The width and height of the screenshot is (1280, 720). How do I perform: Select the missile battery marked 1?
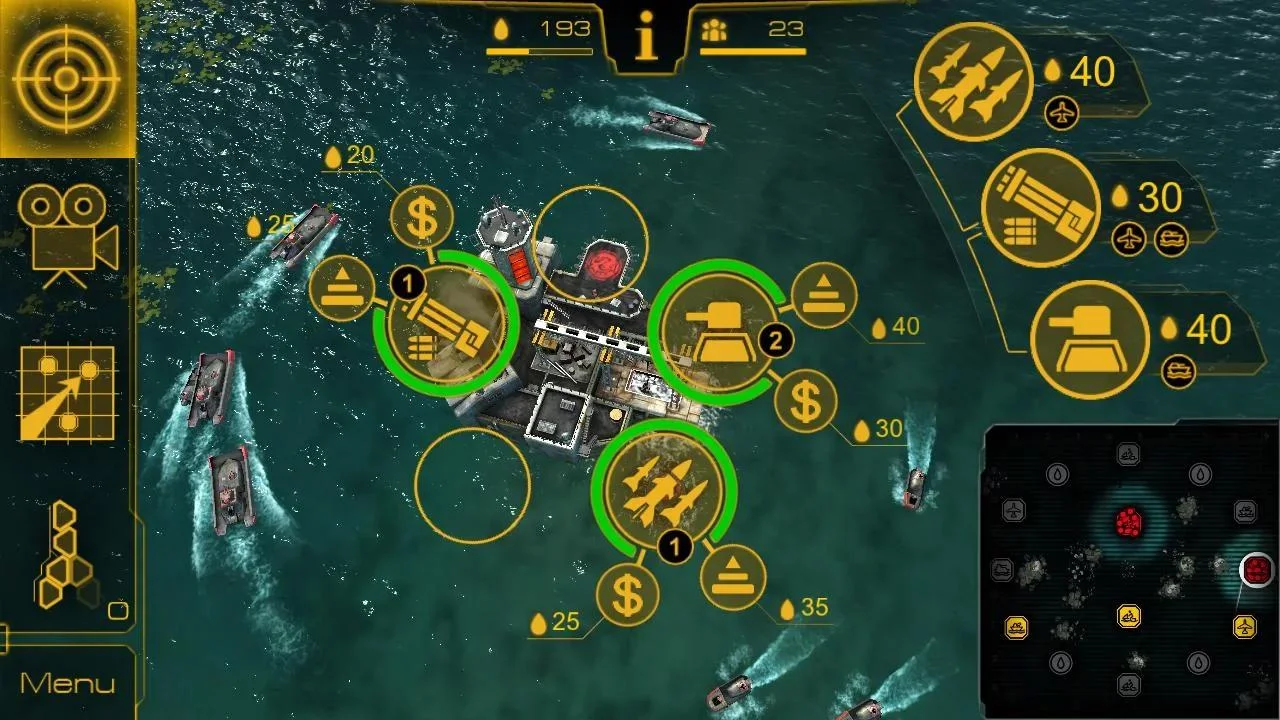(x=663, y=490)
